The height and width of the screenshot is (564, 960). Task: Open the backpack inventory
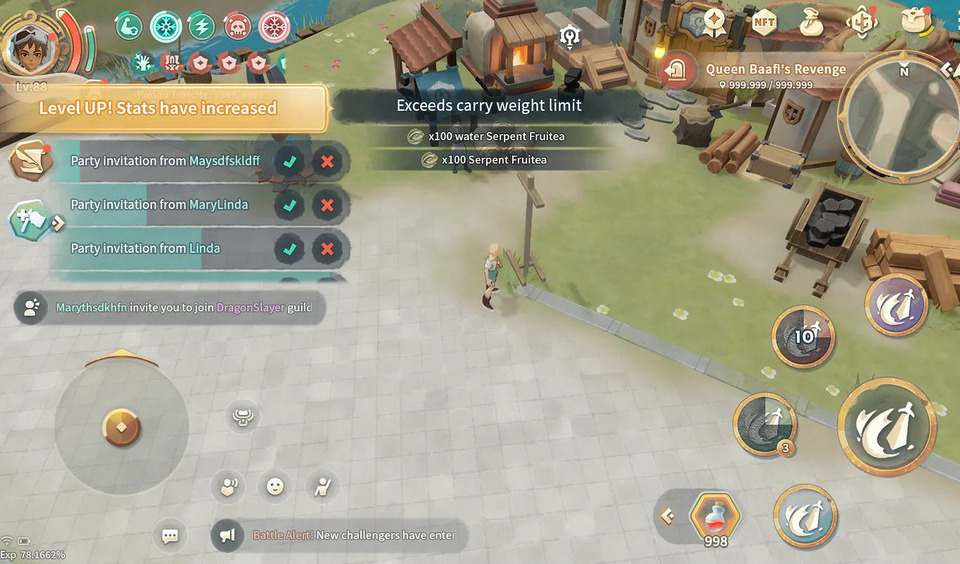[x=913, y=20]
